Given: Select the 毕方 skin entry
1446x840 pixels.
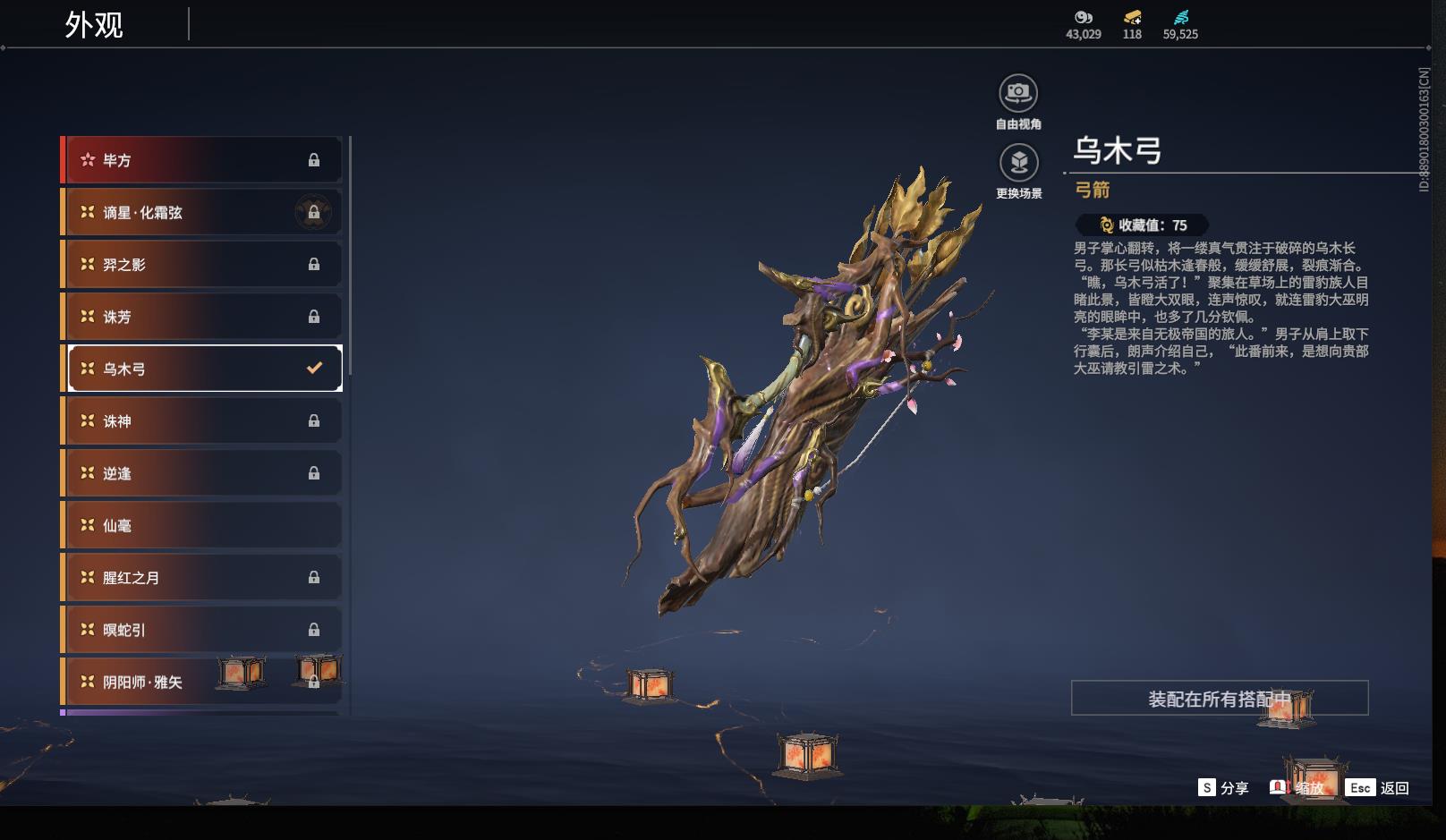Looking at the screenshot, I should 202,160.
